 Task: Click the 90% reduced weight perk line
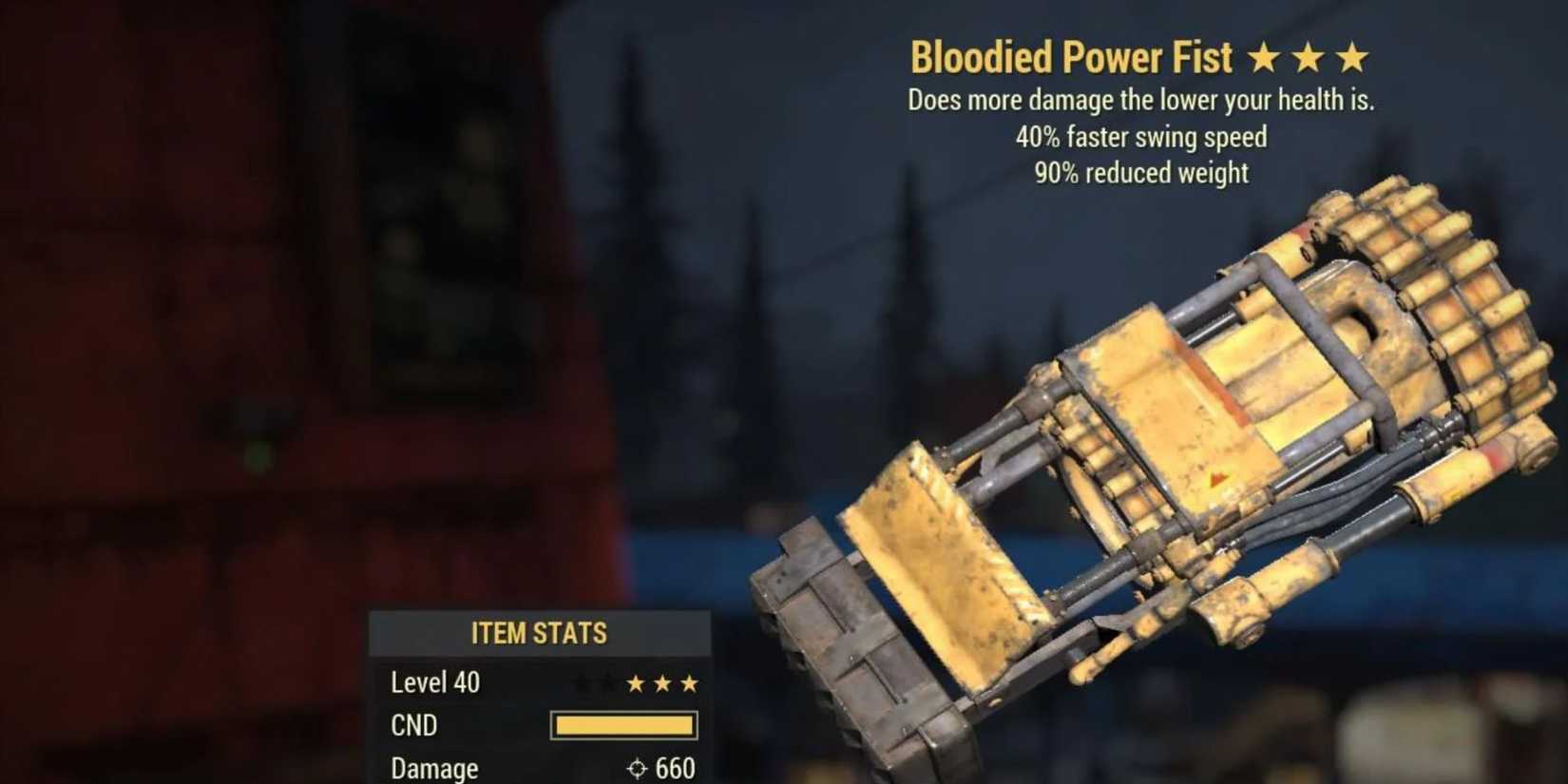tap(1140, 173)
